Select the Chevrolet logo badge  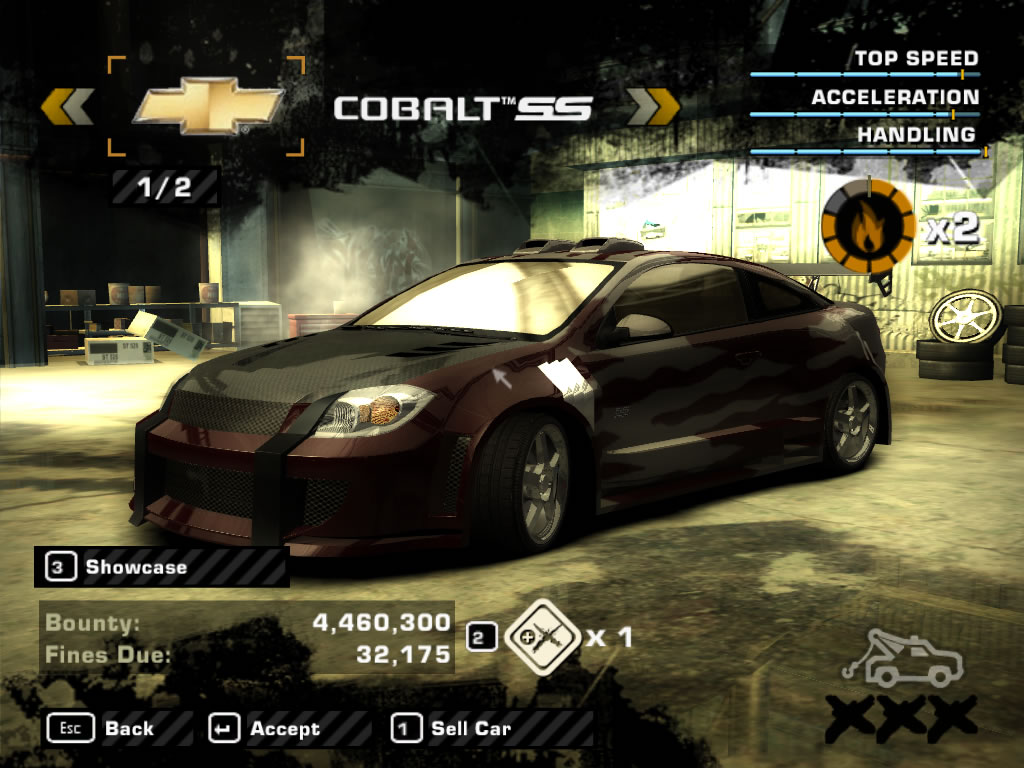pyautogui.click(x=207, y=107)
